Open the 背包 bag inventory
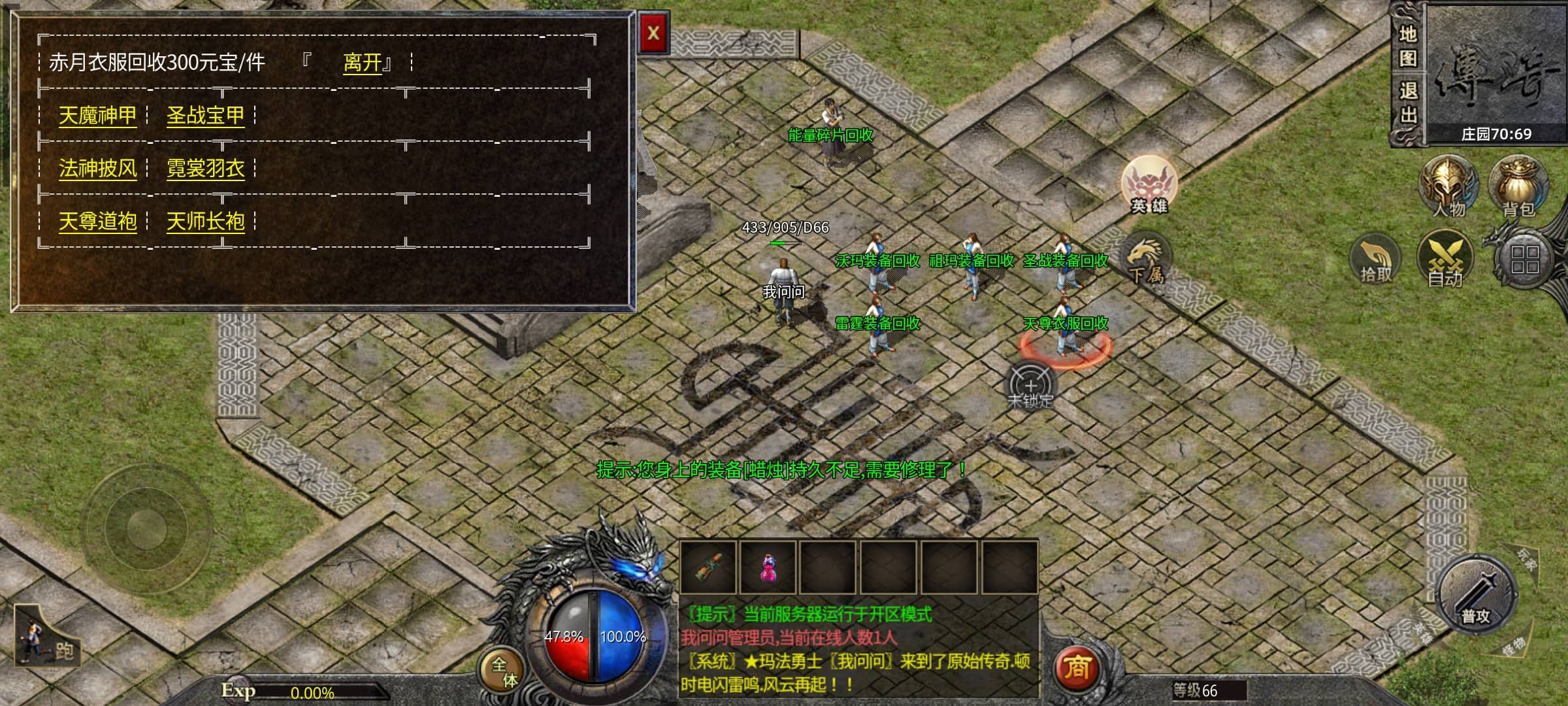The width and height of the screenshot is (1568, 706). [1518, 186]
